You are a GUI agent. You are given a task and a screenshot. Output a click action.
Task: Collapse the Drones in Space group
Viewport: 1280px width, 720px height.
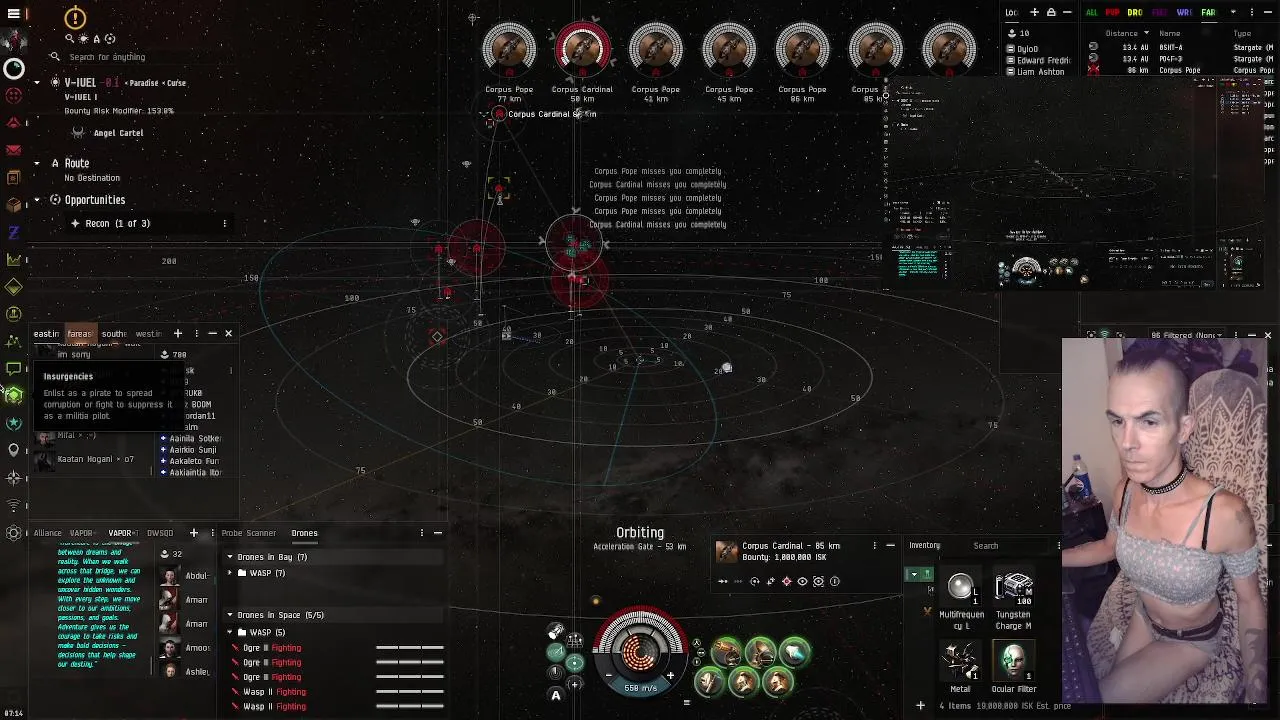[230, 615]
